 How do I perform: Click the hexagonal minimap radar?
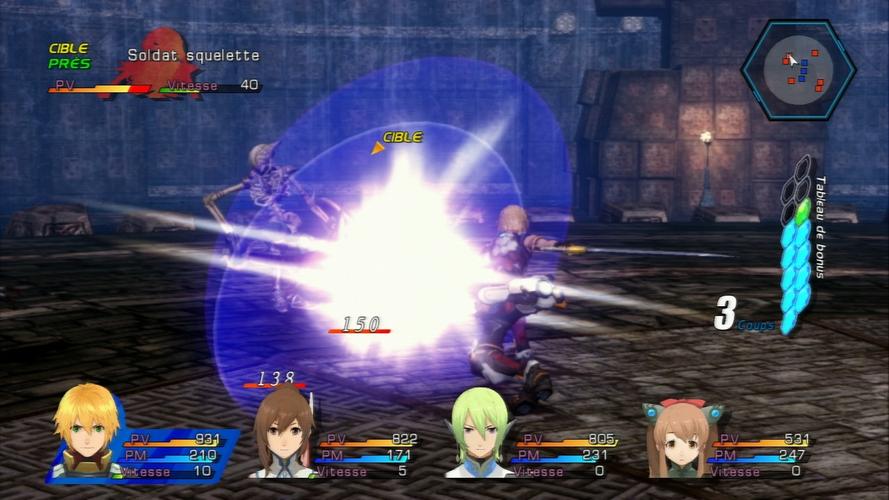pyautogui.click(x=797, y=68)
